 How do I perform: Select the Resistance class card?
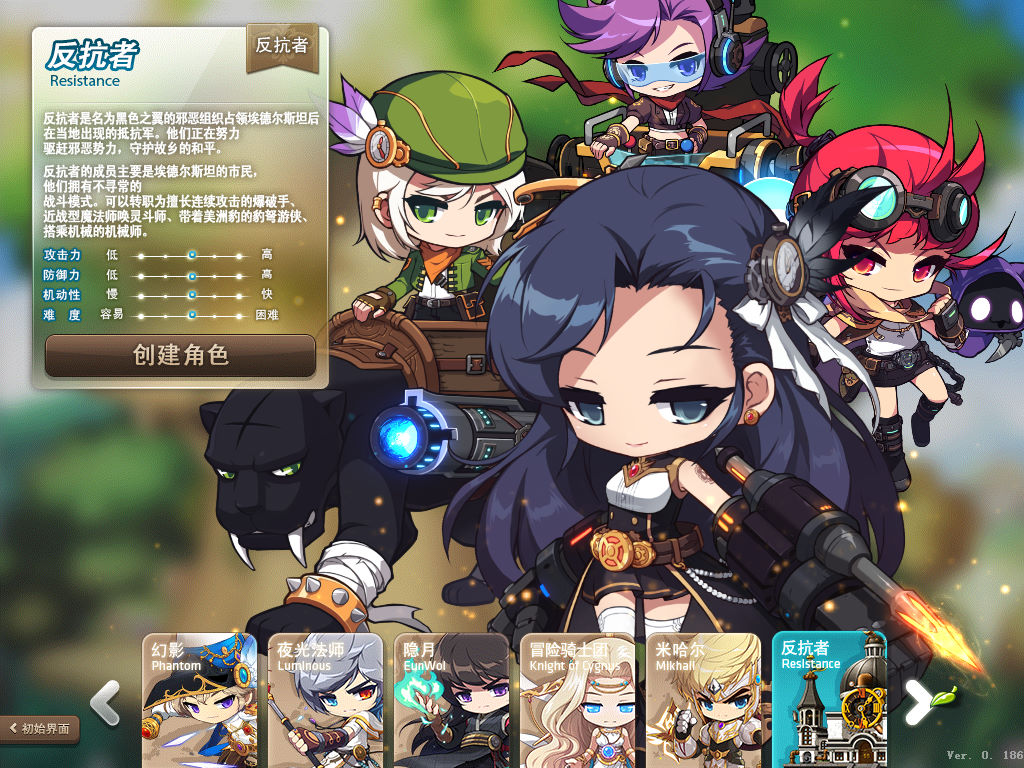pos(829,700)
